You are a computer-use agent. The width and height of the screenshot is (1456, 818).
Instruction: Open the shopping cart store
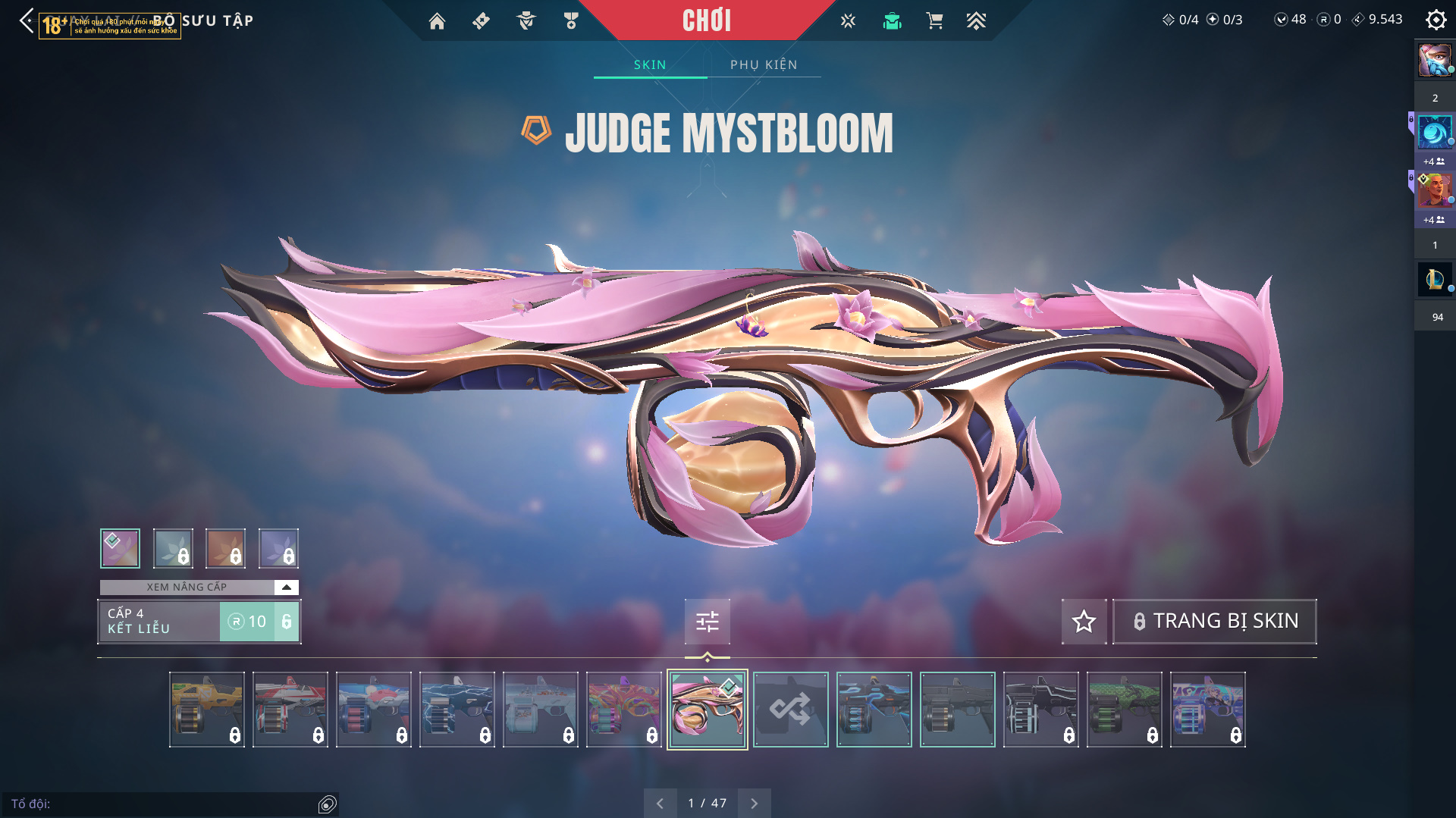point(934,21)
